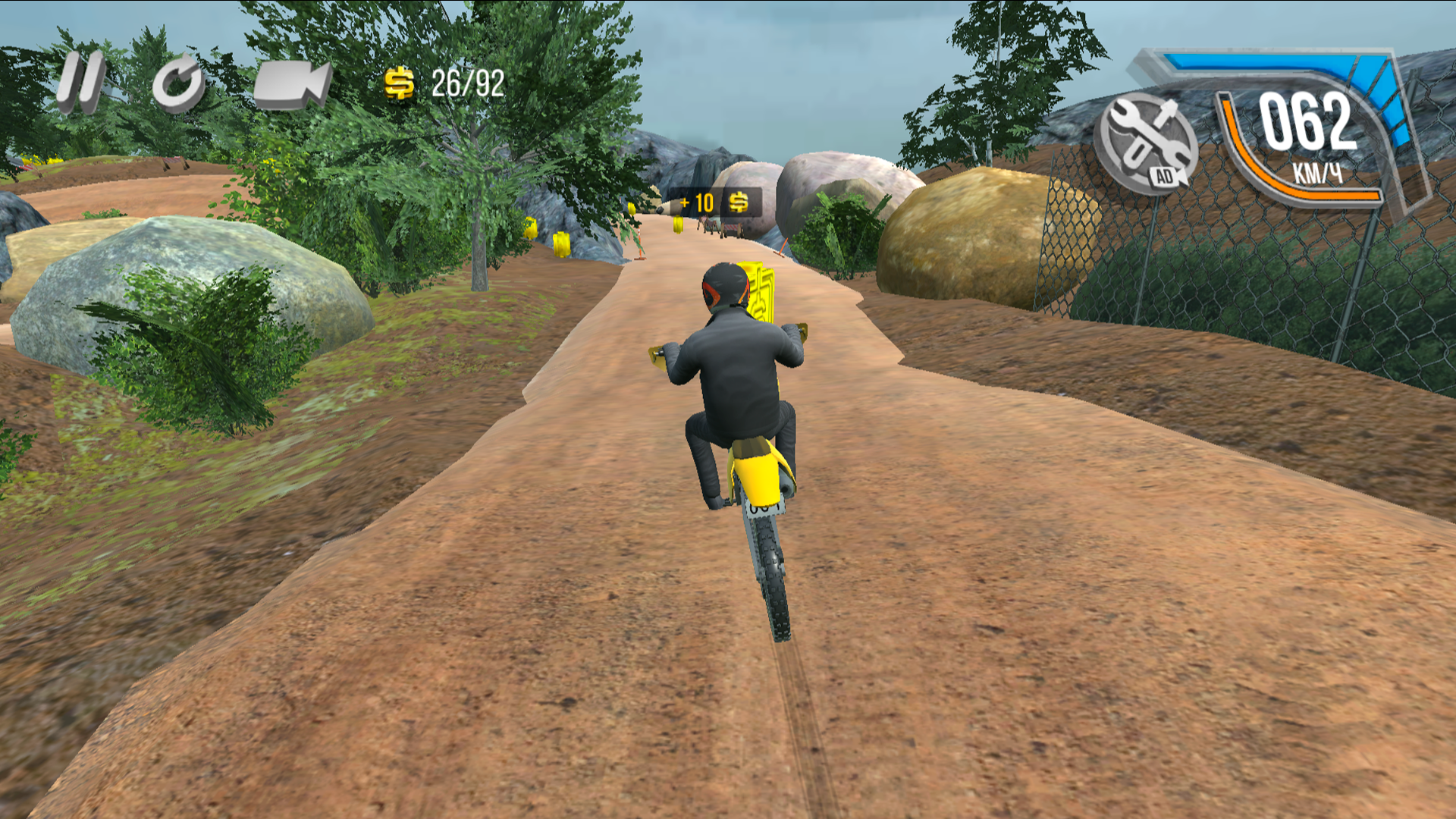This screenshot has width=1456, height=819.
Task: Tap the circular reset arrow
Action: (x=179, y=82)
